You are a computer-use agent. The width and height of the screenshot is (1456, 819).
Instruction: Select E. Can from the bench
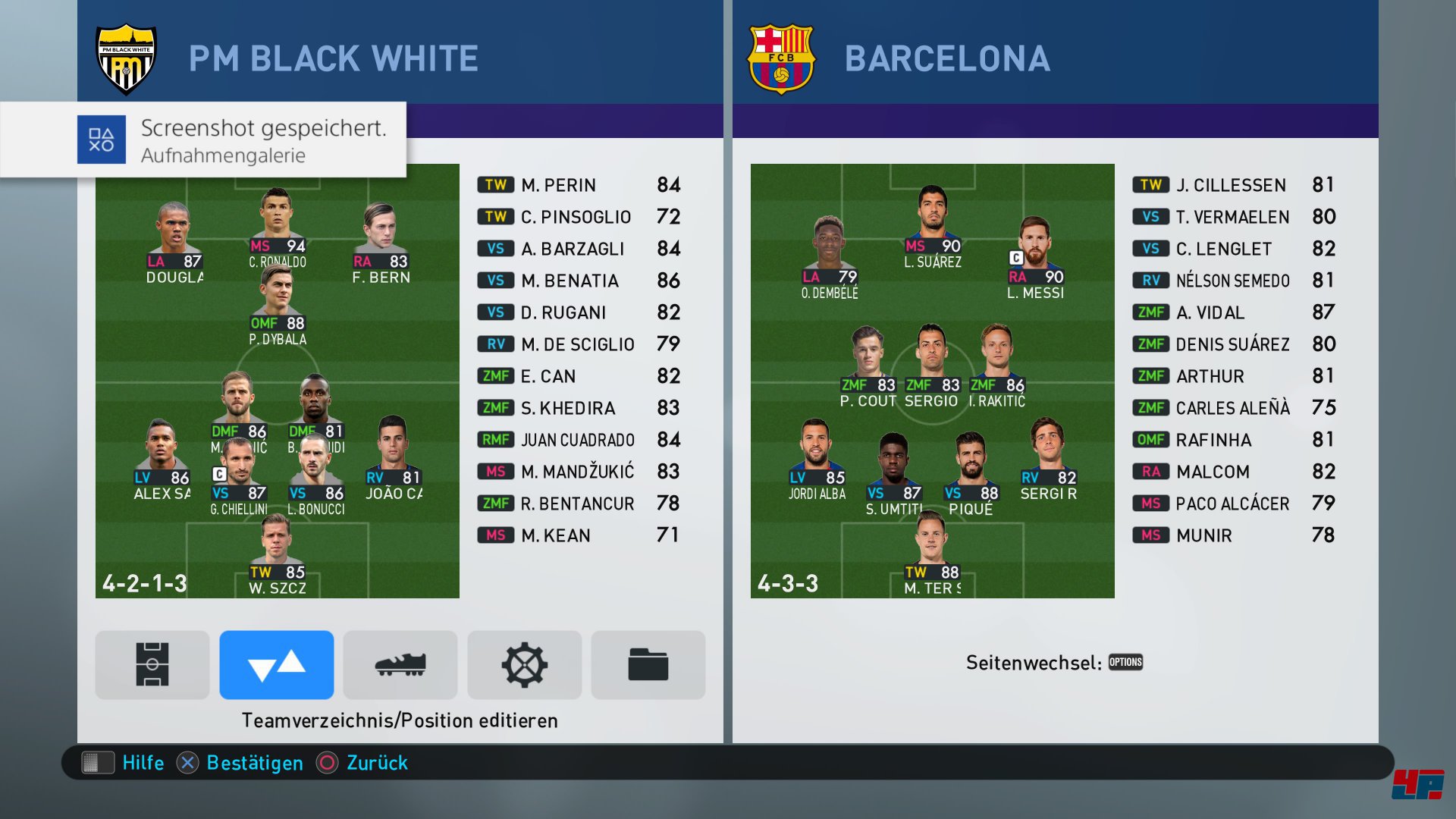coord(579,376)
